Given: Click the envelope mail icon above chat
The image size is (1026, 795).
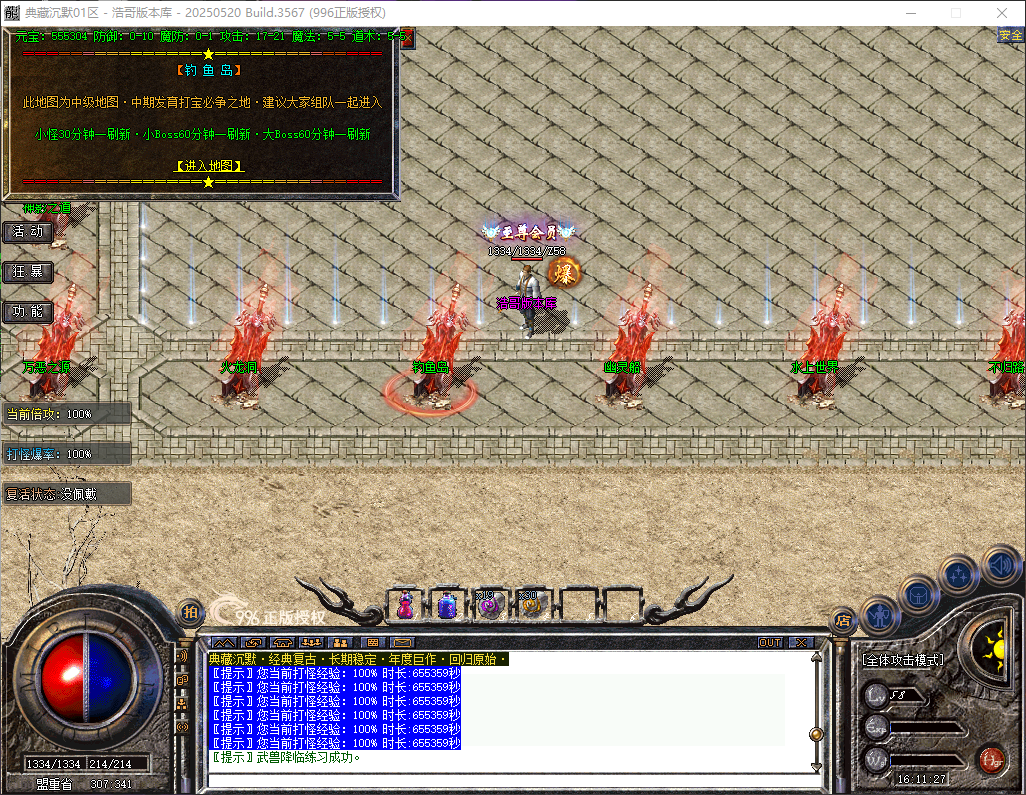Looking at the screenshot, I should coord(402,642).
